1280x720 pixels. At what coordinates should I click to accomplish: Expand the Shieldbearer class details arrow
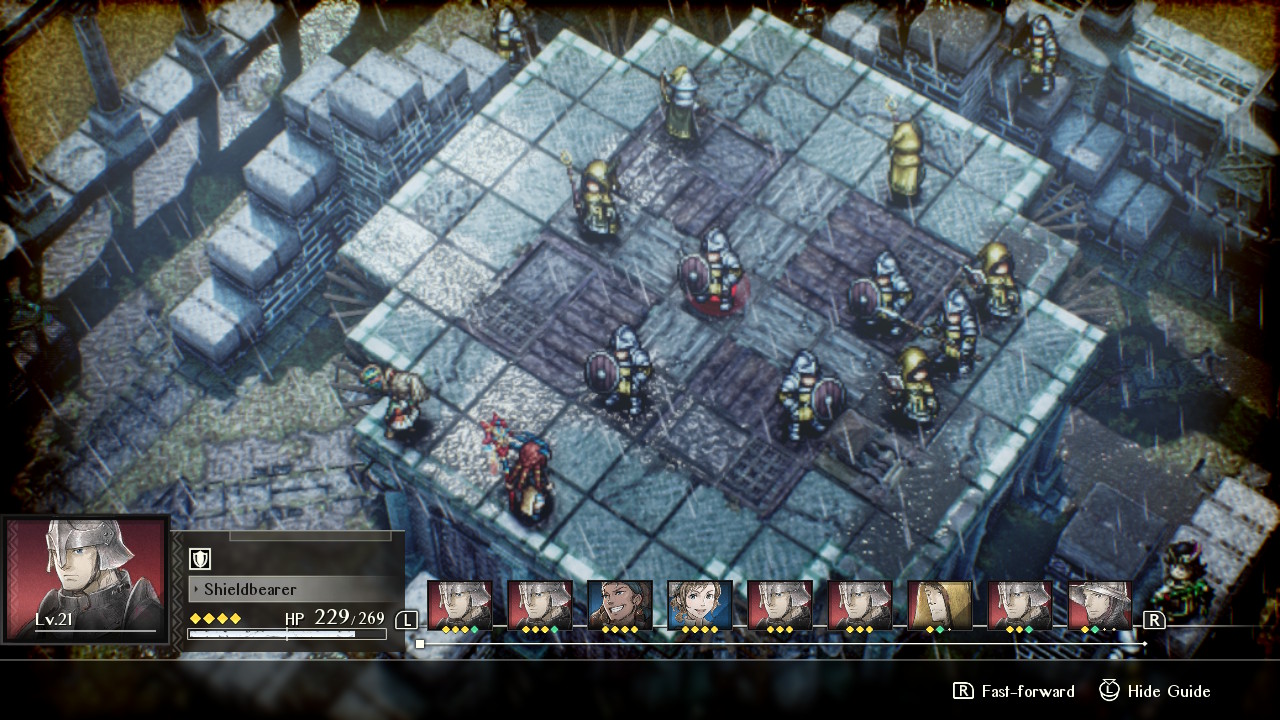[196, 589]
